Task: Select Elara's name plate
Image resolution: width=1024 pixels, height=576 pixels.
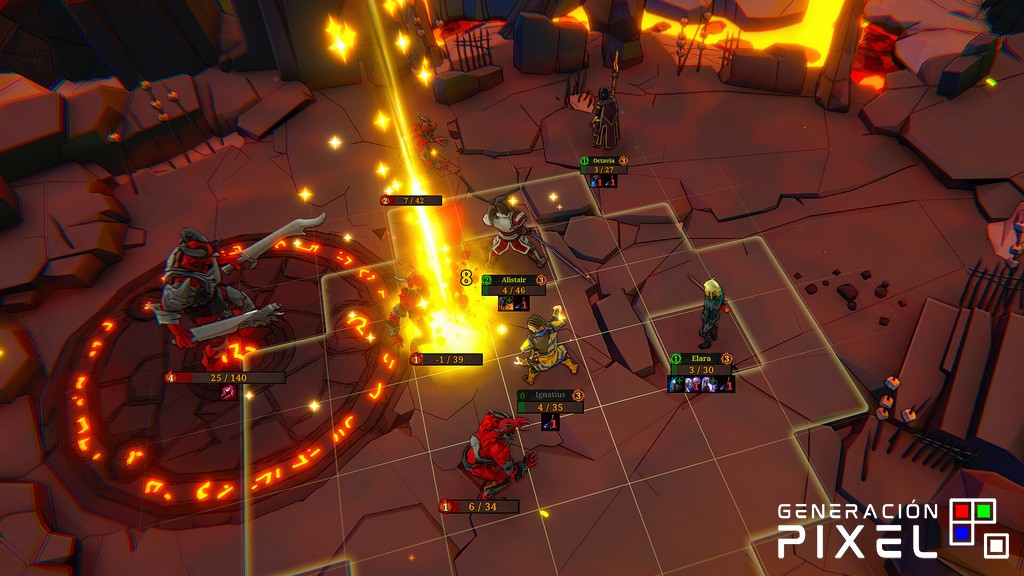Action: 700,358
